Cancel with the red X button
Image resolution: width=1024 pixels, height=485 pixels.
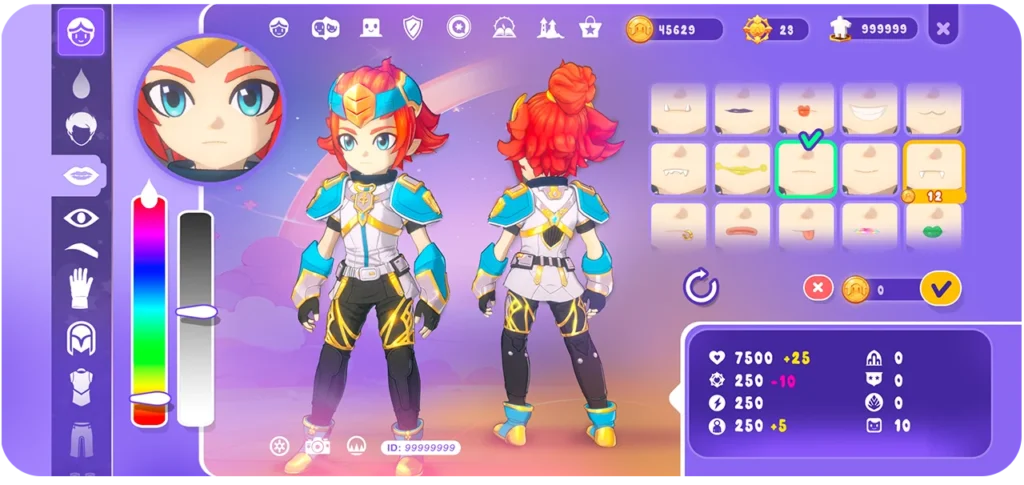[x=818, y=288]
